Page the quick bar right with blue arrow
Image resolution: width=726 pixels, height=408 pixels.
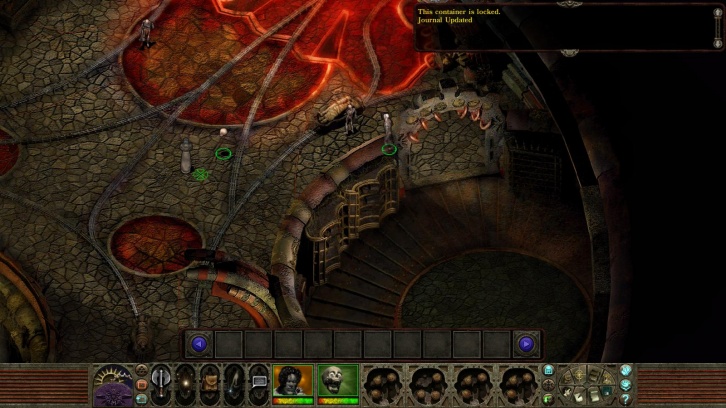526,344
